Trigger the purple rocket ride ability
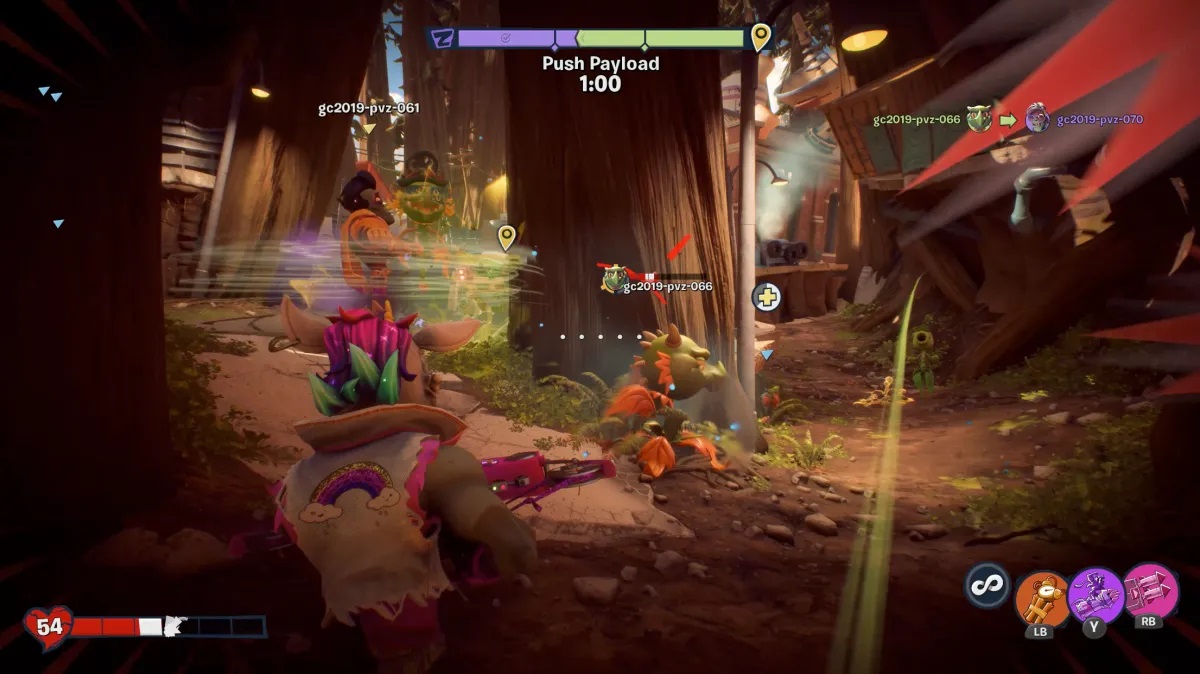Viewport: 1200px width, 674px height. (1095, 595)
